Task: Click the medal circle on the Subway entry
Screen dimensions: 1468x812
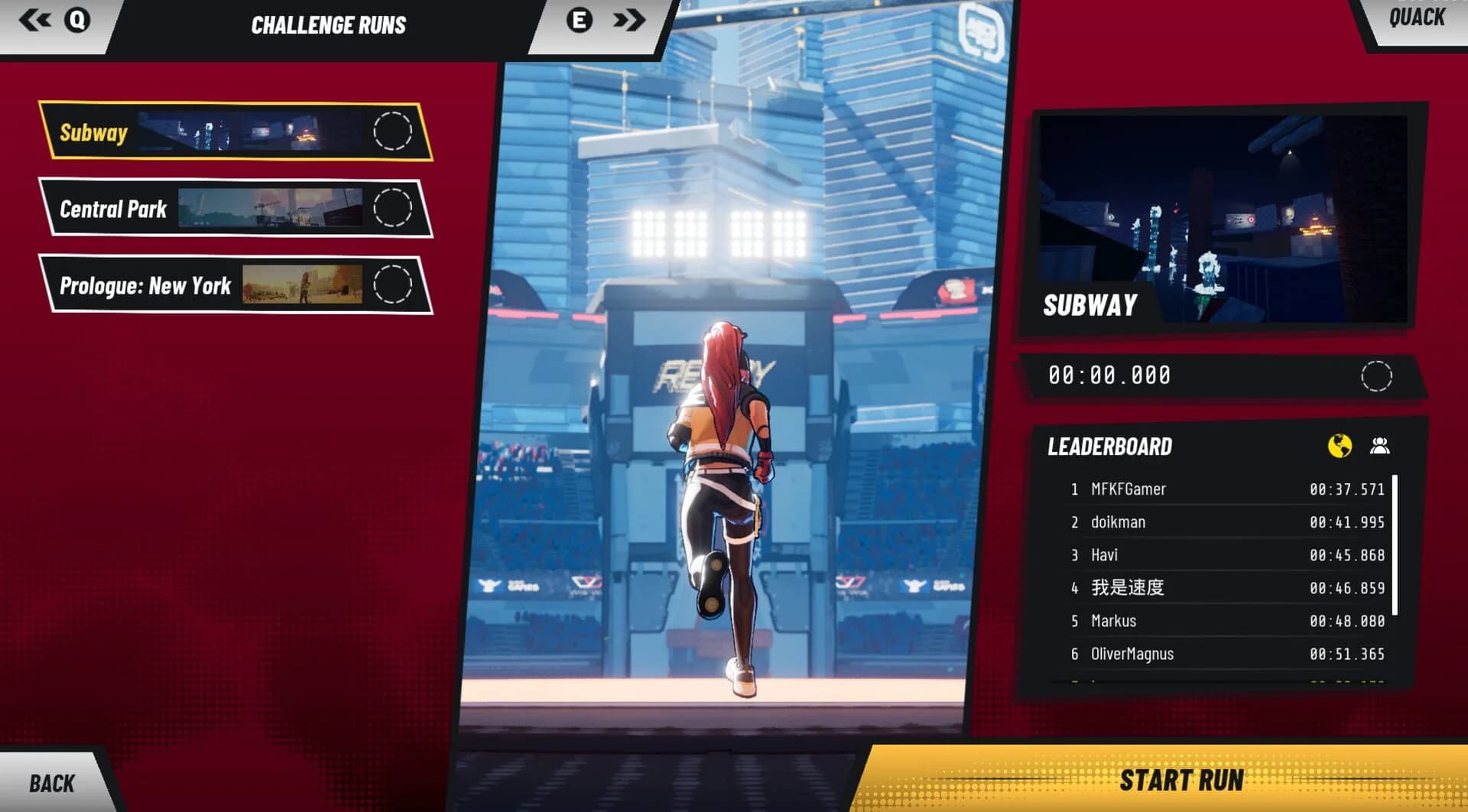Action: (x=395, y=132)
